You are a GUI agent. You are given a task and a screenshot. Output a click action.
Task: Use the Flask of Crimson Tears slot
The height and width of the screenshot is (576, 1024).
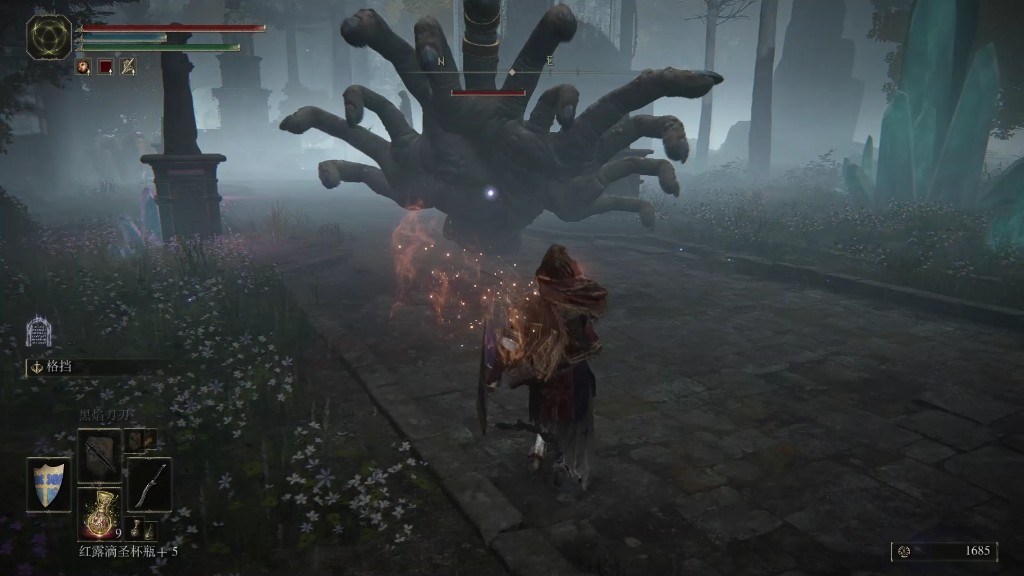coord(100,513)
